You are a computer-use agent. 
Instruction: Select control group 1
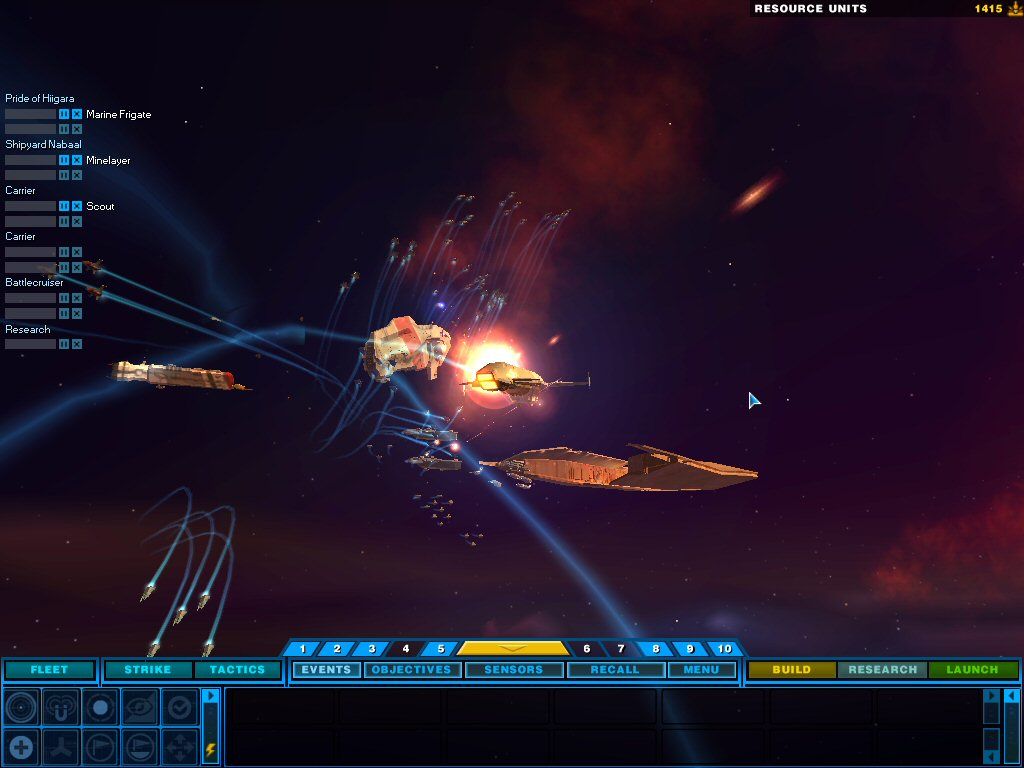[302, 649]
